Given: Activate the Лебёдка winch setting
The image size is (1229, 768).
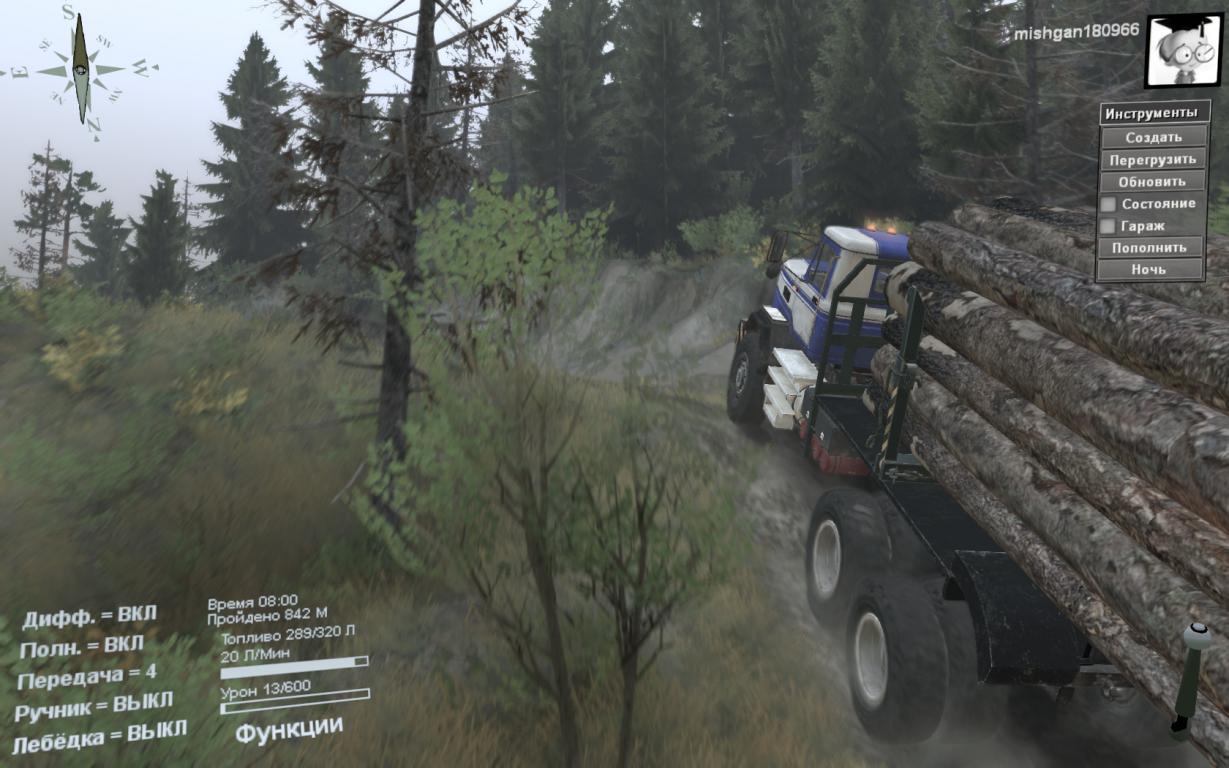Looking at the screenshot, I should (99, 737).
